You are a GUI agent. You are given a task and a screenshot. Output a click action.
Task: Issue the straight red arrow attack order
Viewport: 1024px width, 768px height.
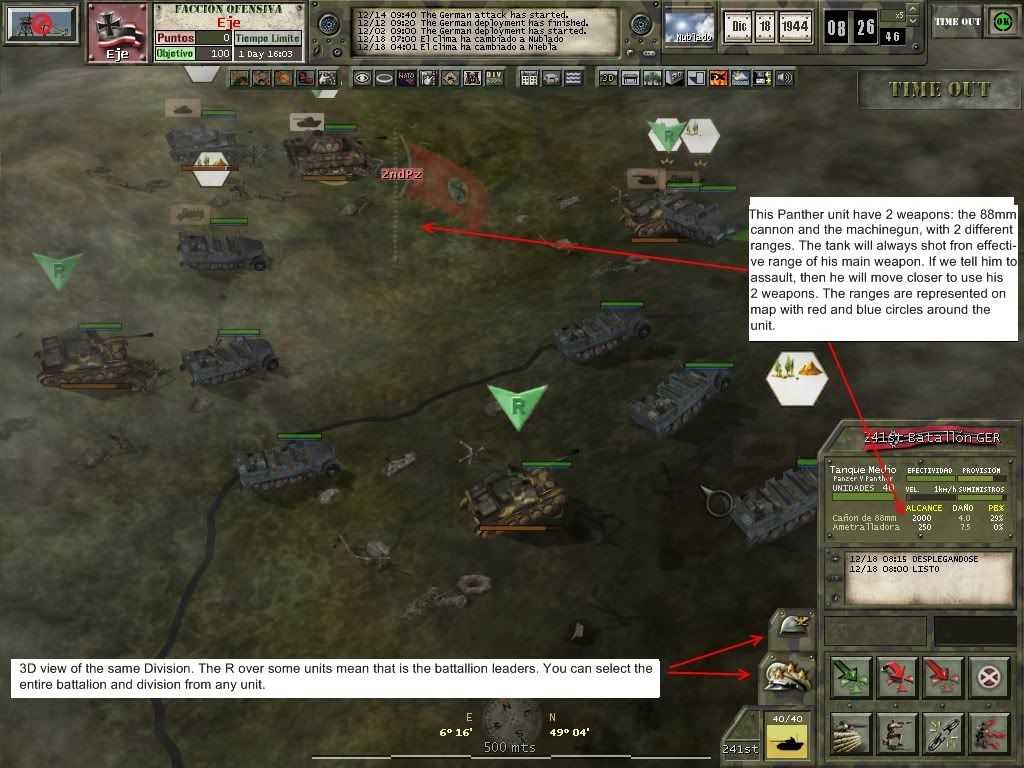(x=942, y=677)
